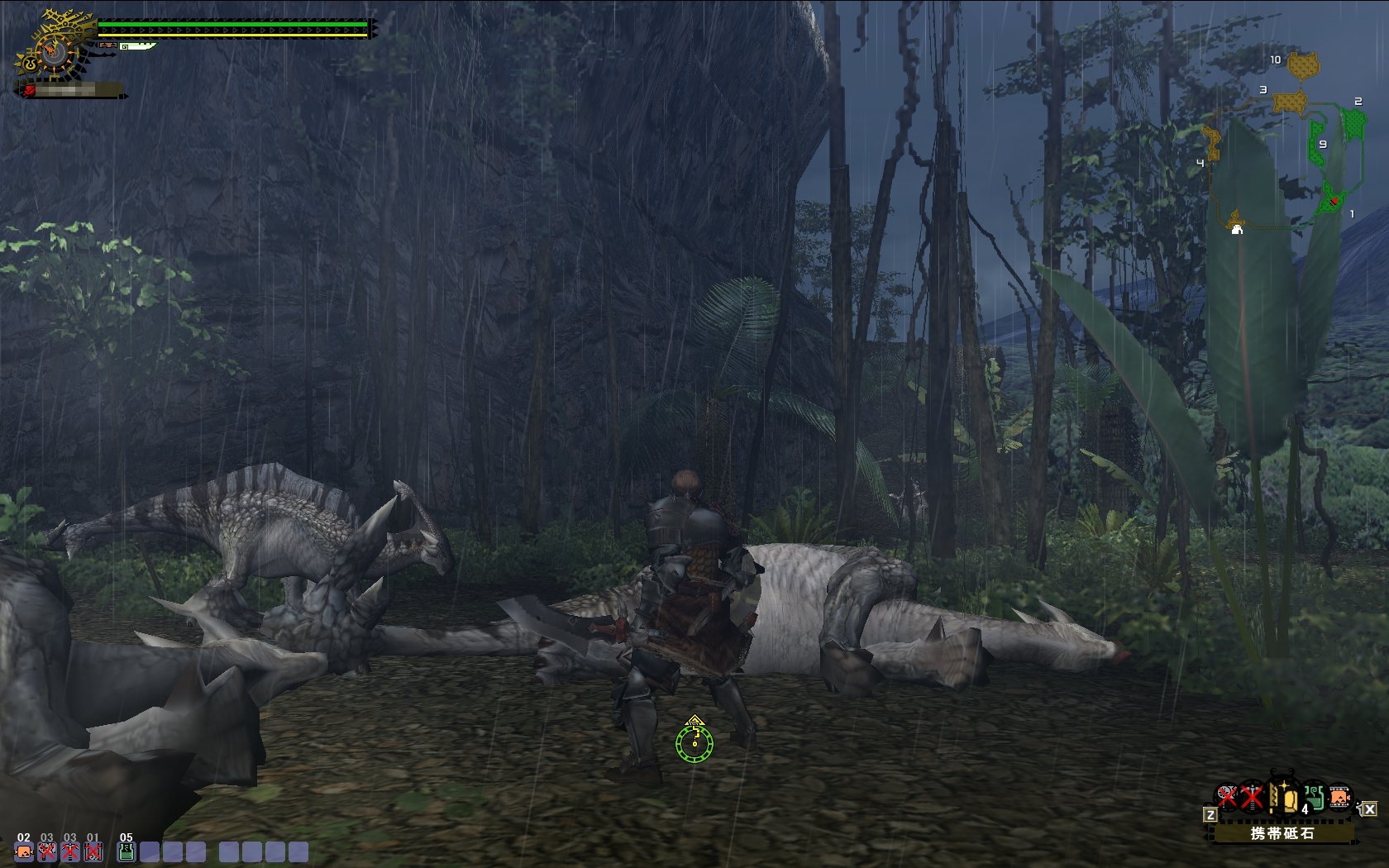Choose the green potion in the item selector
Image resolution: width=1389 pixels, height=868 pixels.
tap(1314, 798)
